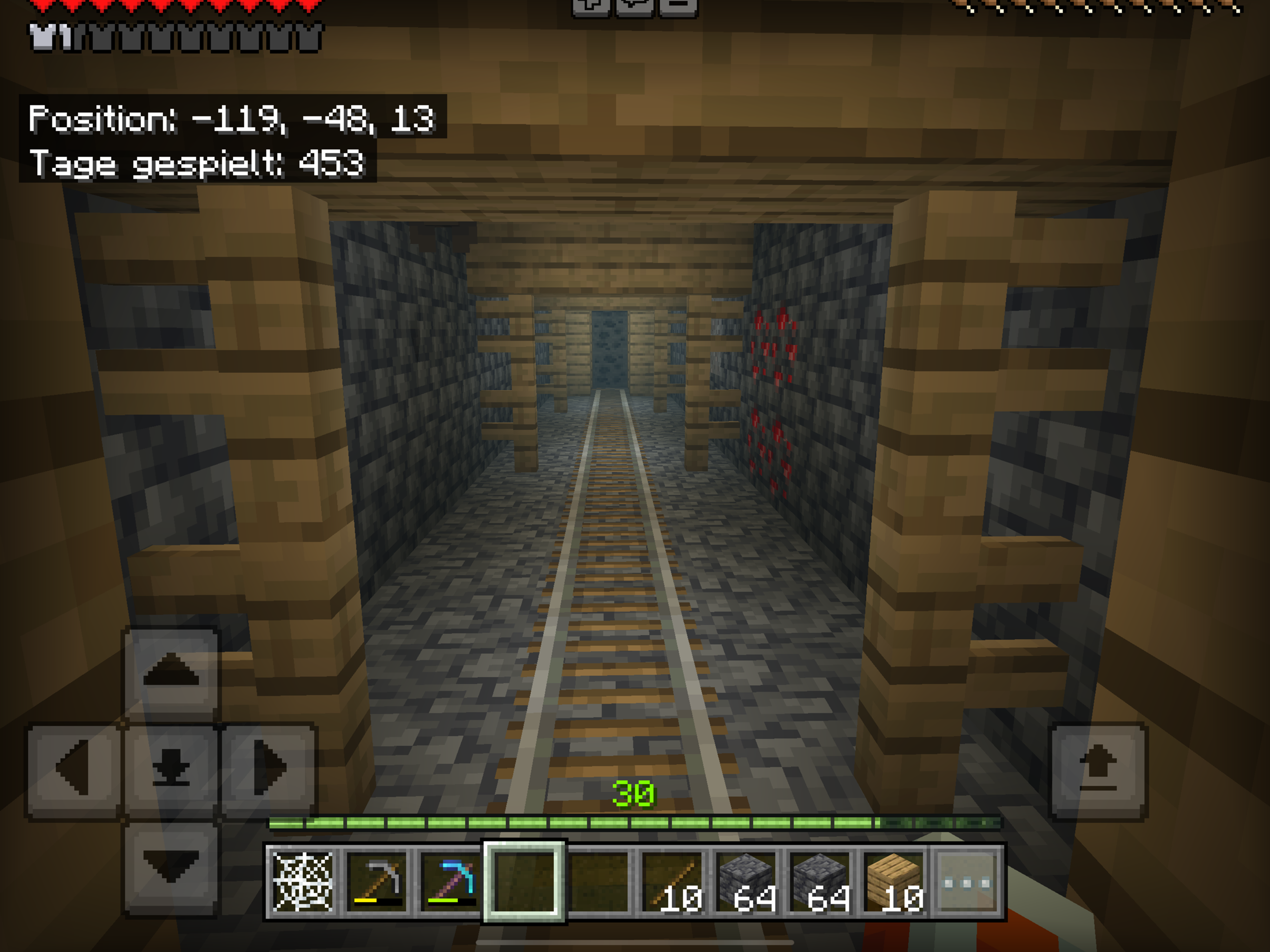Viewport: 1270px width, 952px height.
Task: Open chat via the speech bubble icon
Action: (x=635, y=7)
